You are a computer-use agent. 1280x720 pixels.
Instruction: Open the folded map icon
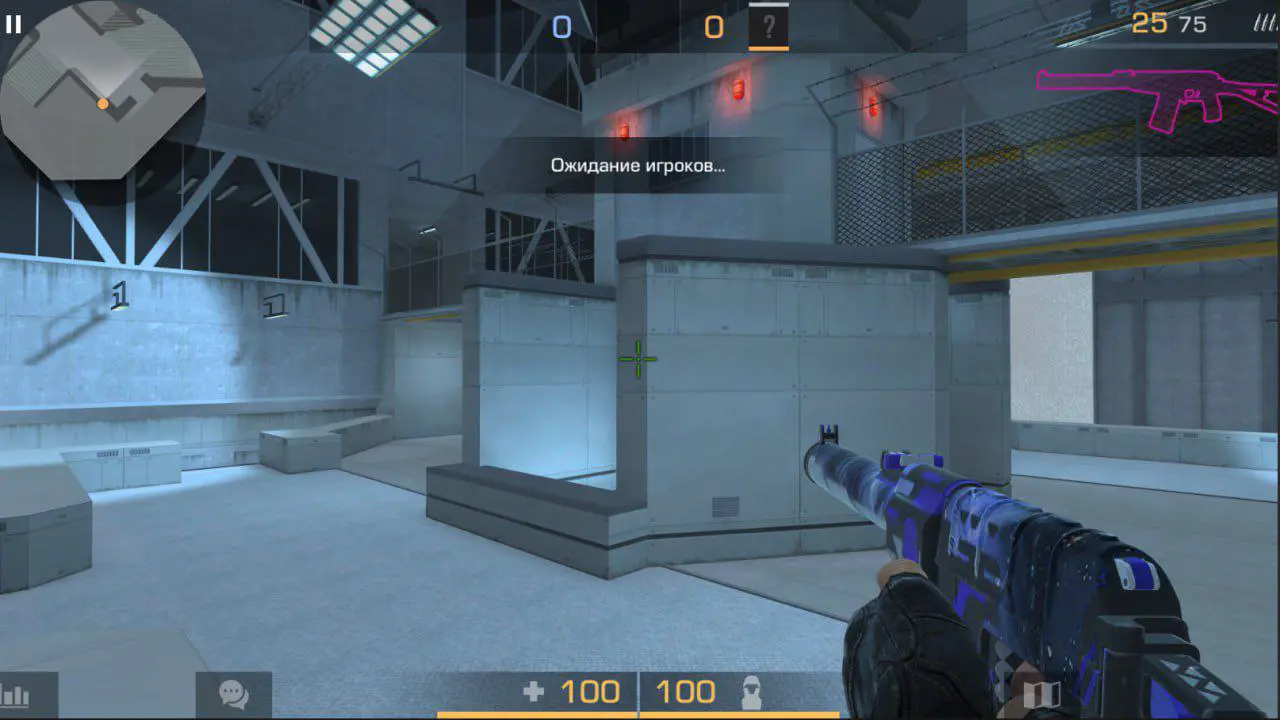click(1041, 694)
